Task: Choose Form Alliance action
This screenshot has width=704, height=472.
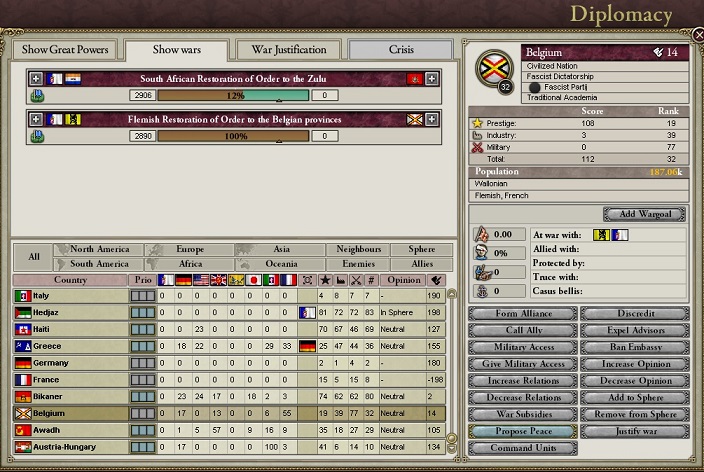Action: [522, 314]
